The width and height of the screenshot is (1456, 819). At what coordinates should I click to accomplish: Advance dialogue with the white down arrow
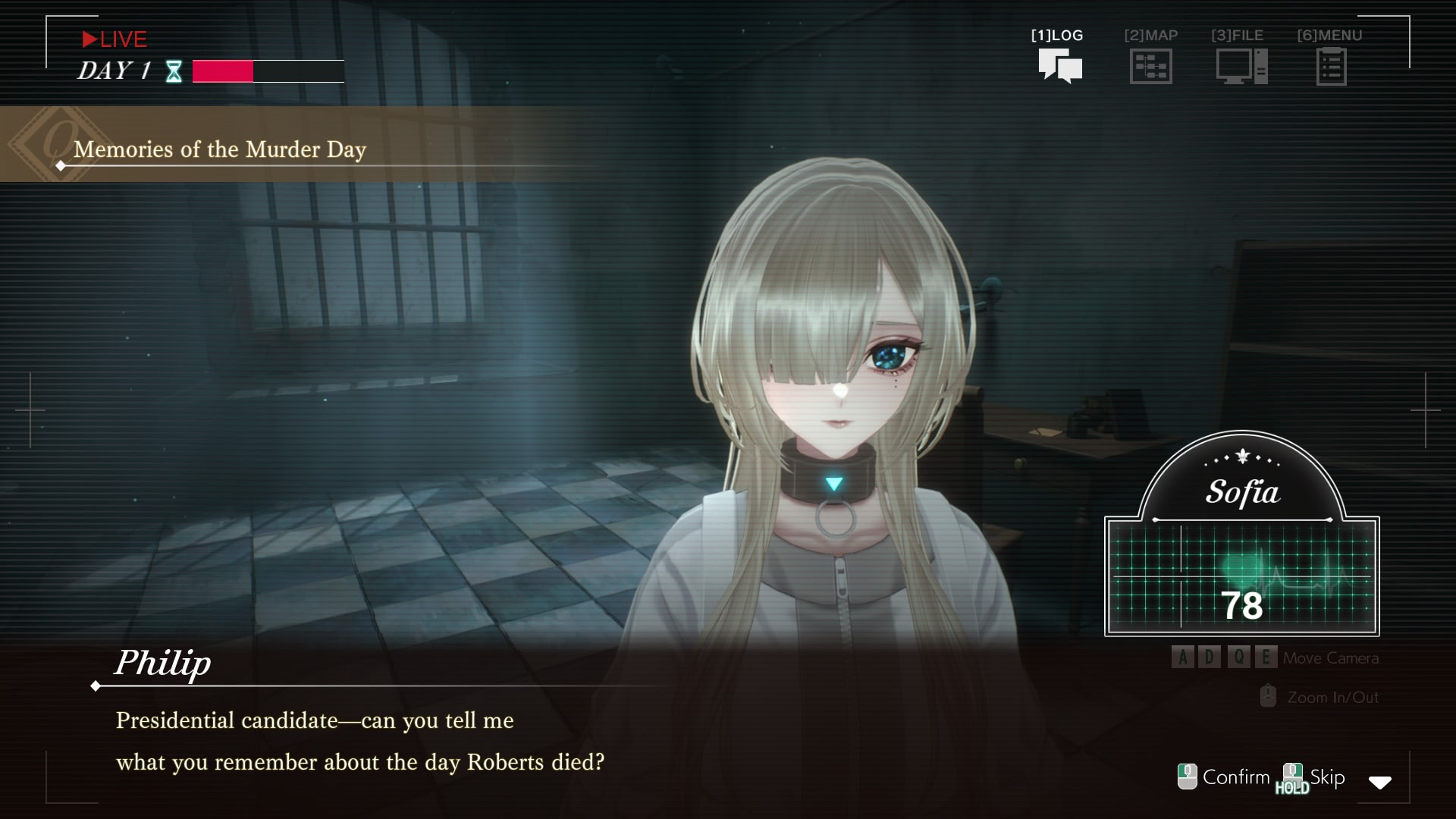tap(1379, 783)
